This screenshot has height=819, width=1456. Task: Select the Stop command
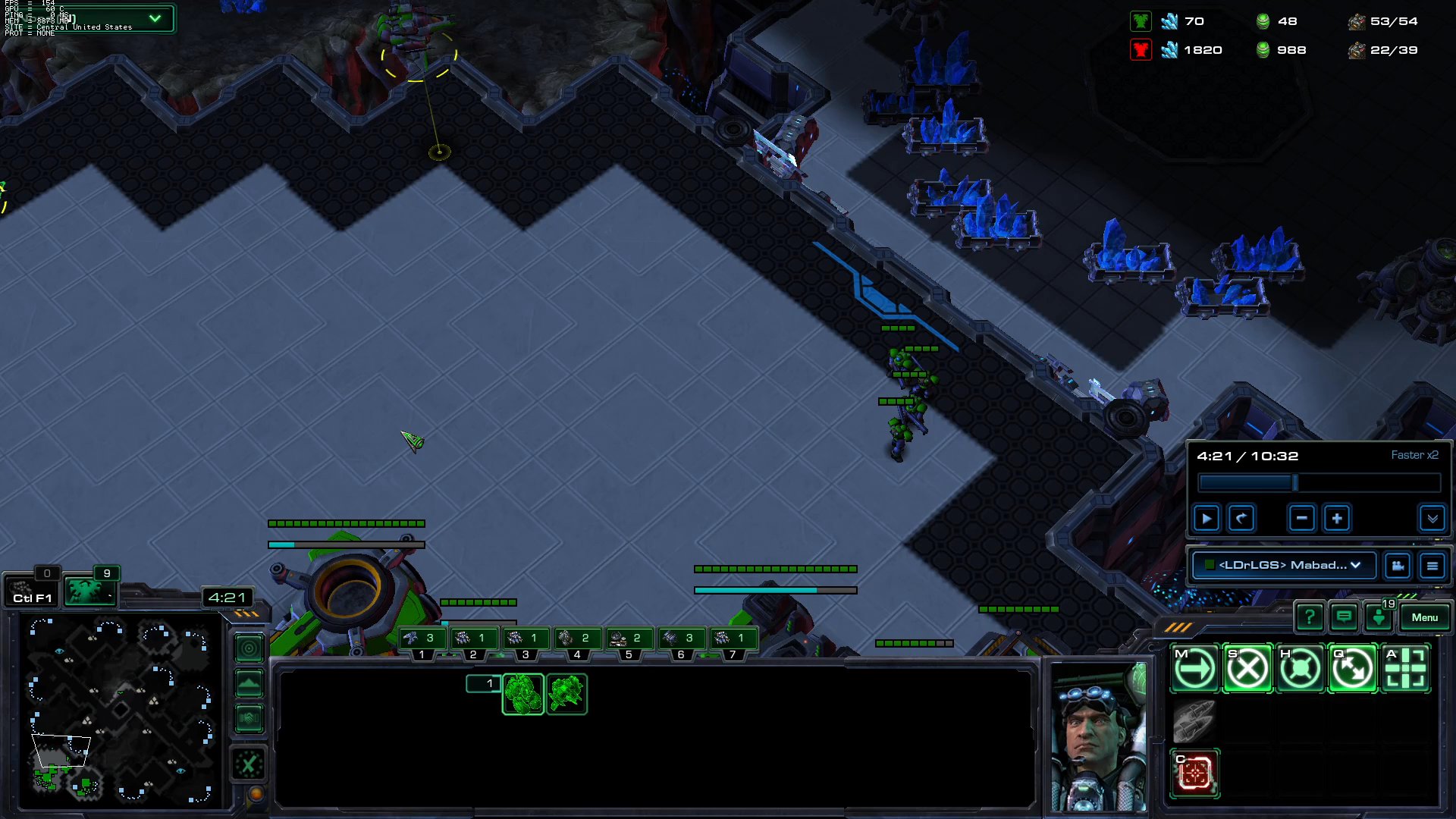tap(1247, 668)
